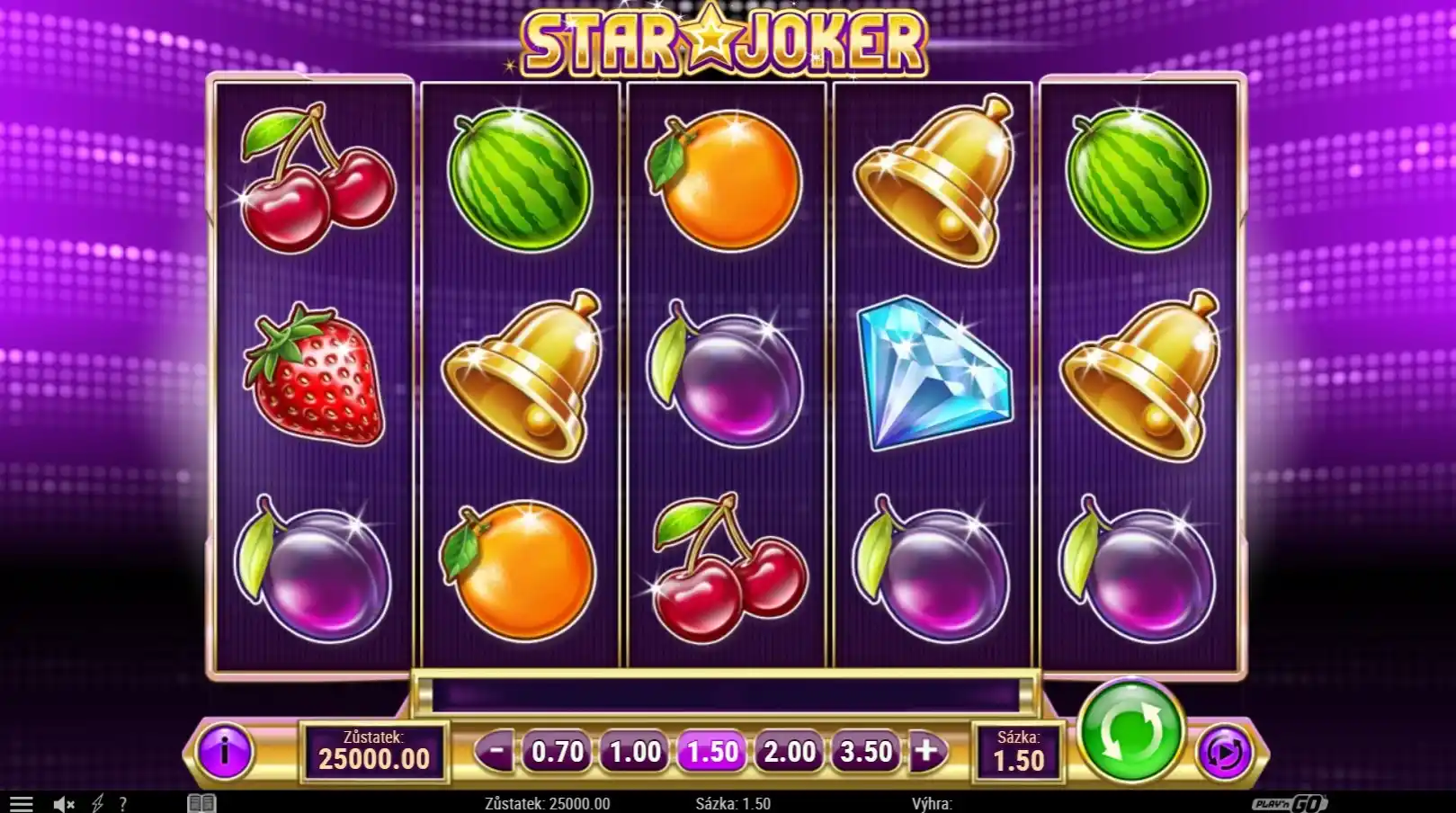Viewport: 1456px width, 813px height.
Task: Switch the bet to 3.50
Action: 866,751
